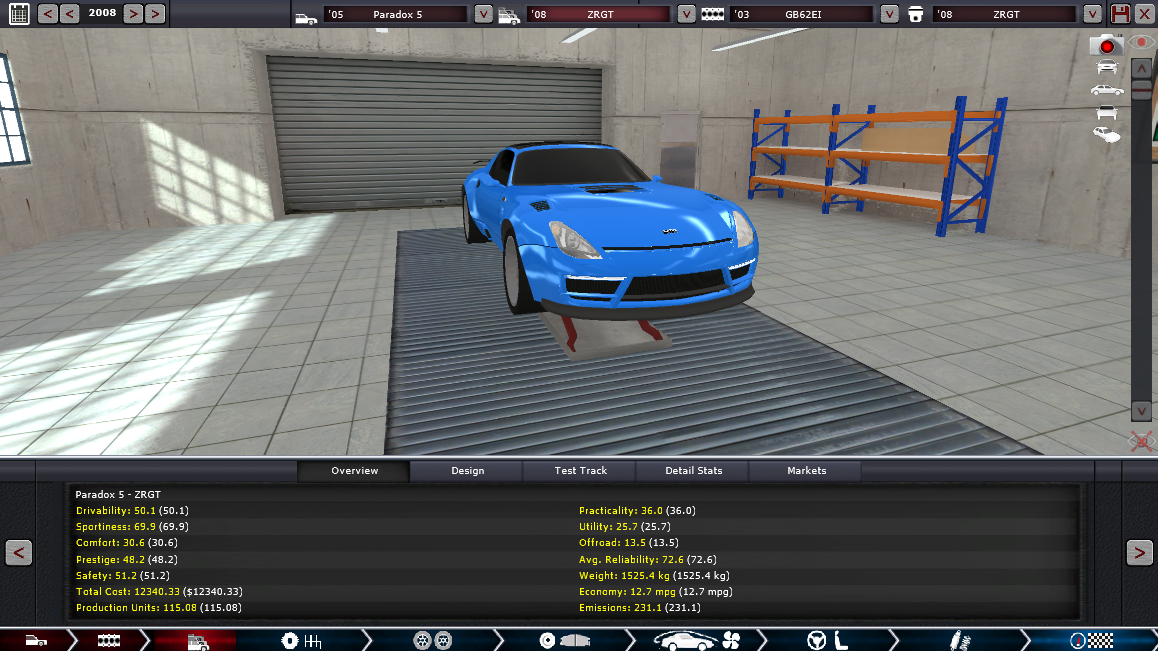Go forward one year from 2008
This screenshot has height=651, width=1158.
coord(132,14)
